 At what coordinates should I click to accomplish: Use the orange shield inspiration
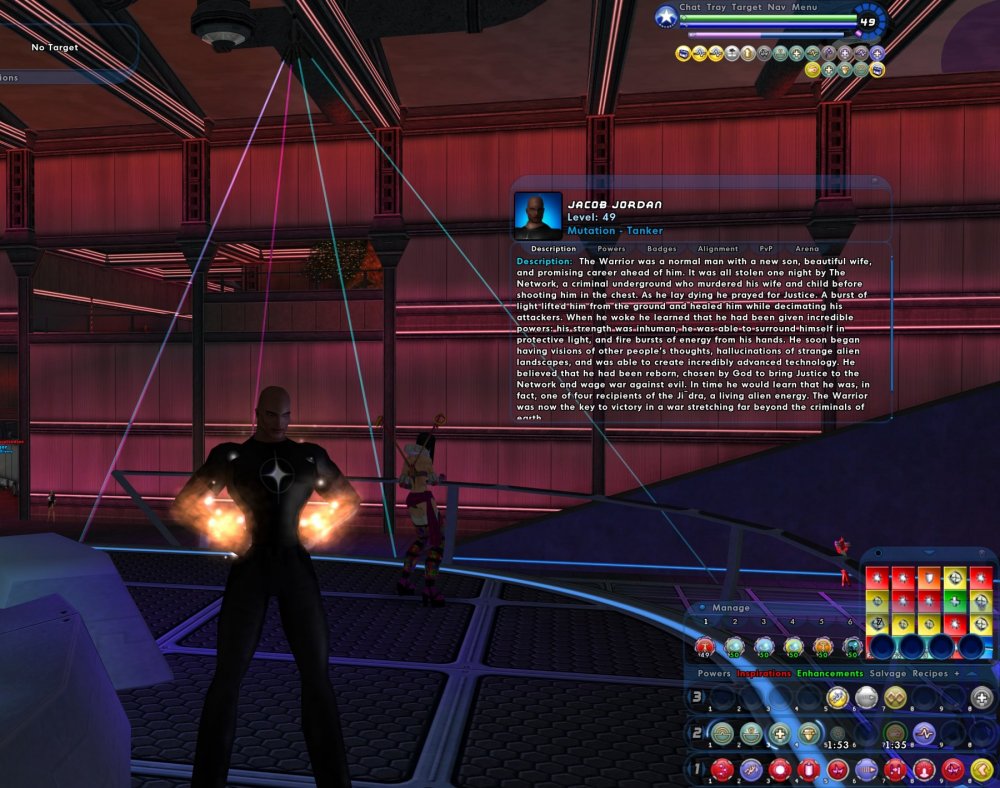(x=930, y=578)
